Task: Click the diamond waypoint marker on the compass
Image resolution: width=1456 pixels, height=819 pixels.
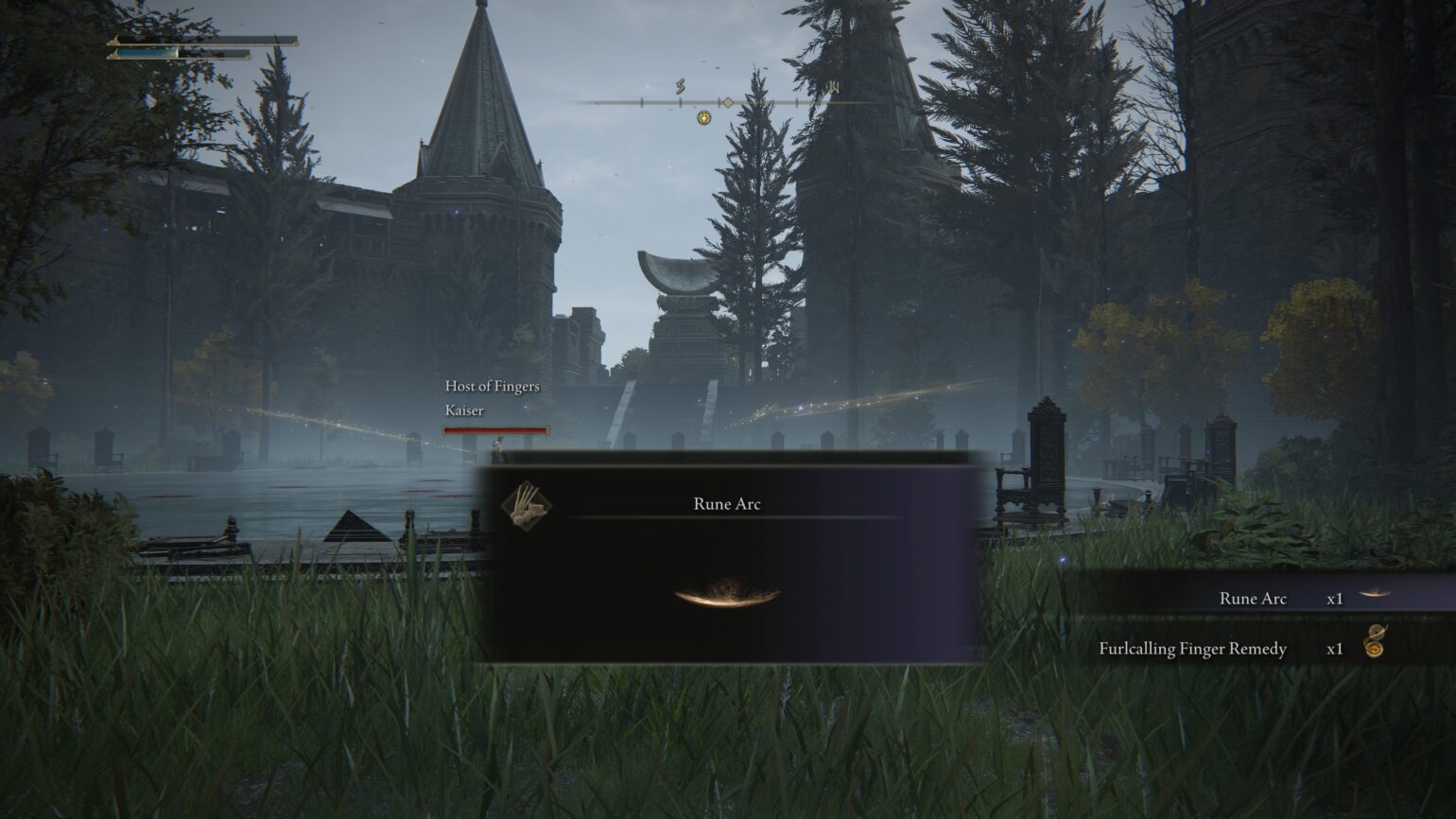Action: pos(727,102)
